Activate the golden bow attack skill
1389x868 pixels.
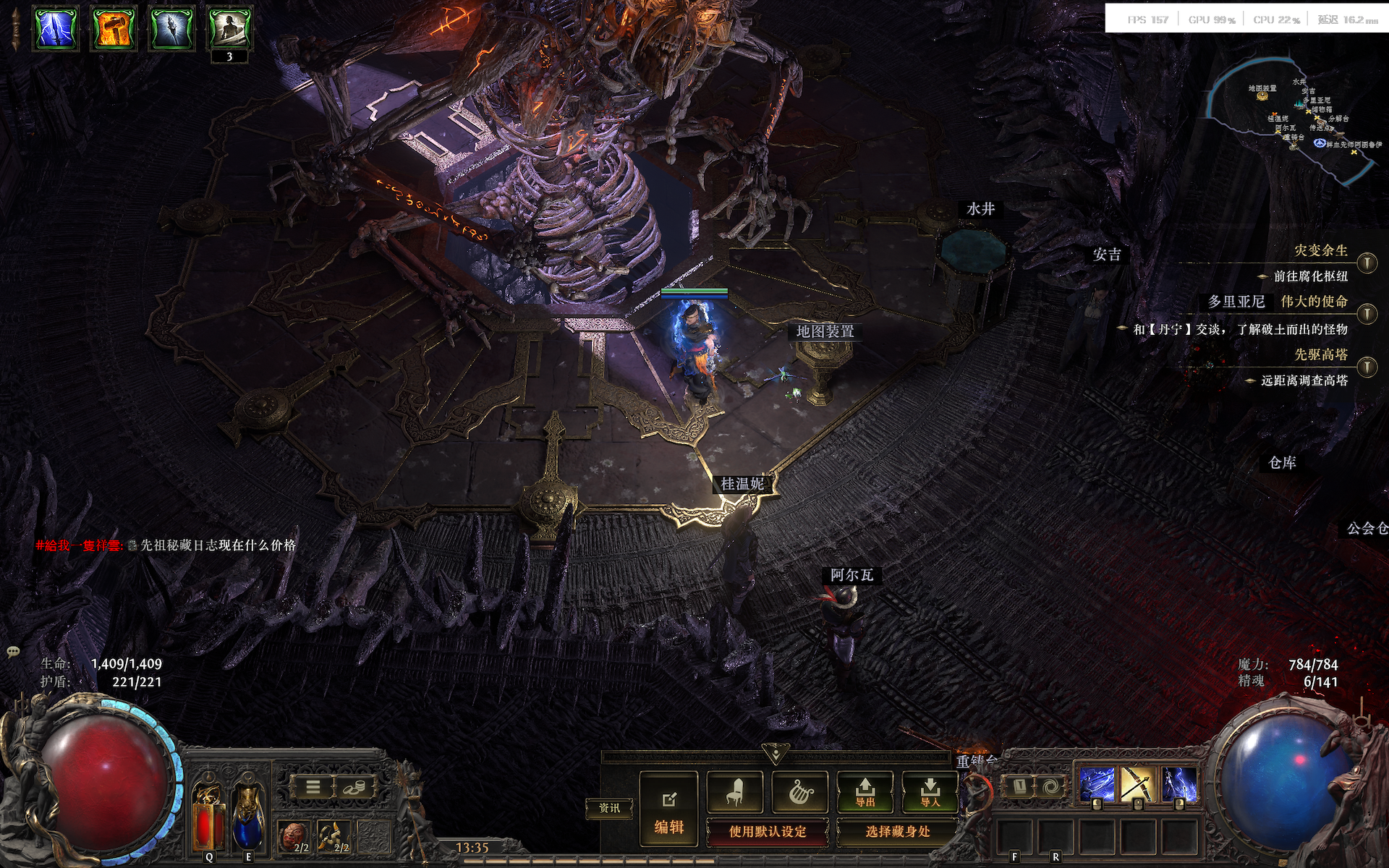pos(1137,785)
